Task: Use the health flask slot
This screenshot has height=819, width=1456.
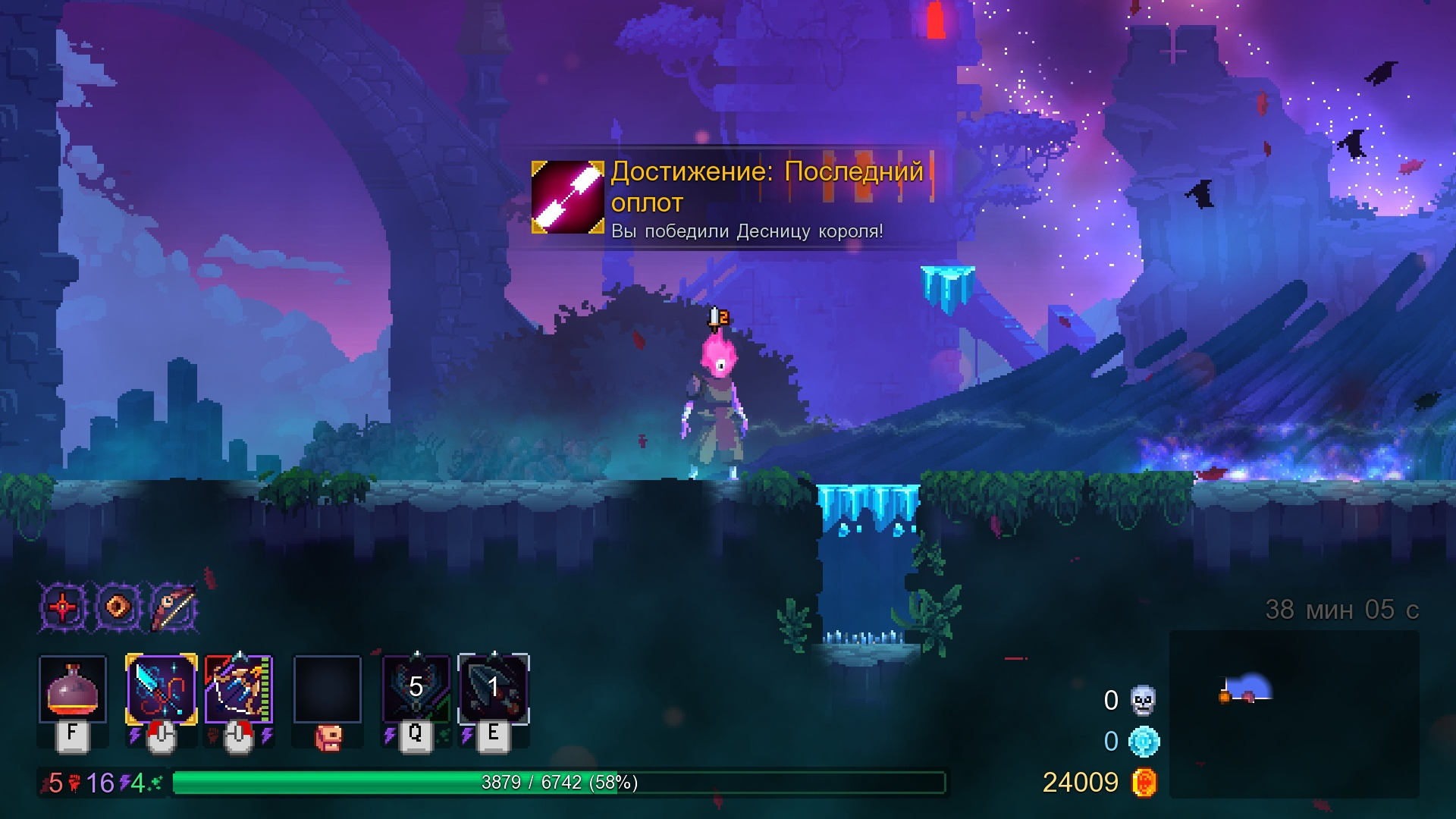Action: click(73, 689)
